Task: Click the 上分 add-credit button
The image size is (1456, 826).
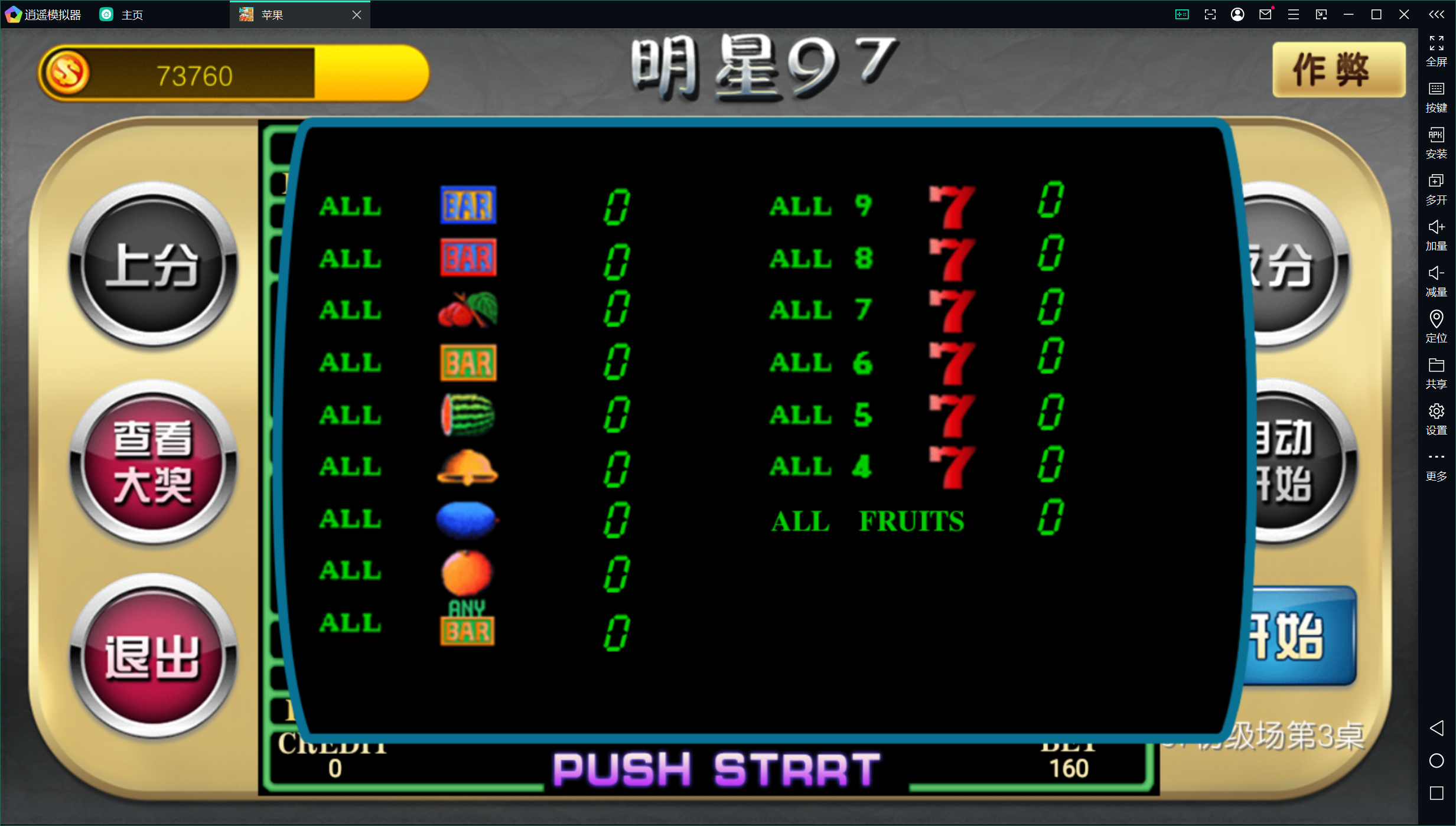Action: pos(153,265)
